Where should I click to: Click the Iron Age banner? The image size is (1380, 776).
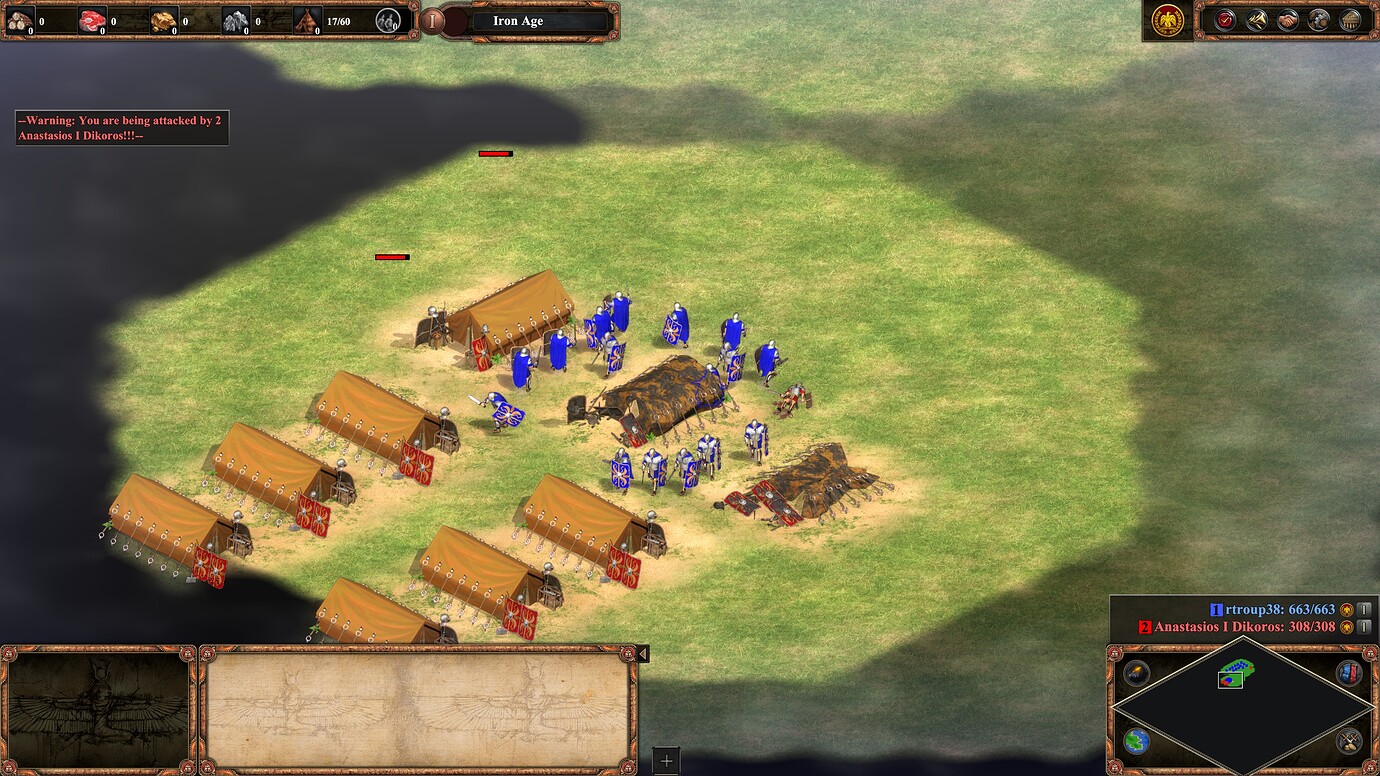[519, 20]
